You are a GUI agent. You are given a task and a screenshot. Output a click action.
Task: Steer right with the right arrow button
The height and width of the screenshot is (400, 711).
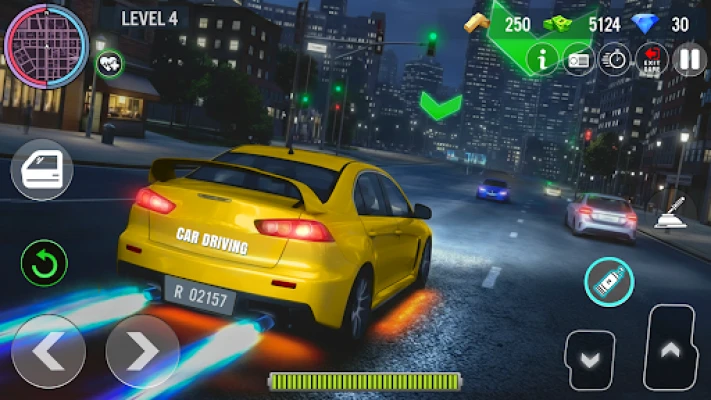(143, 351)
